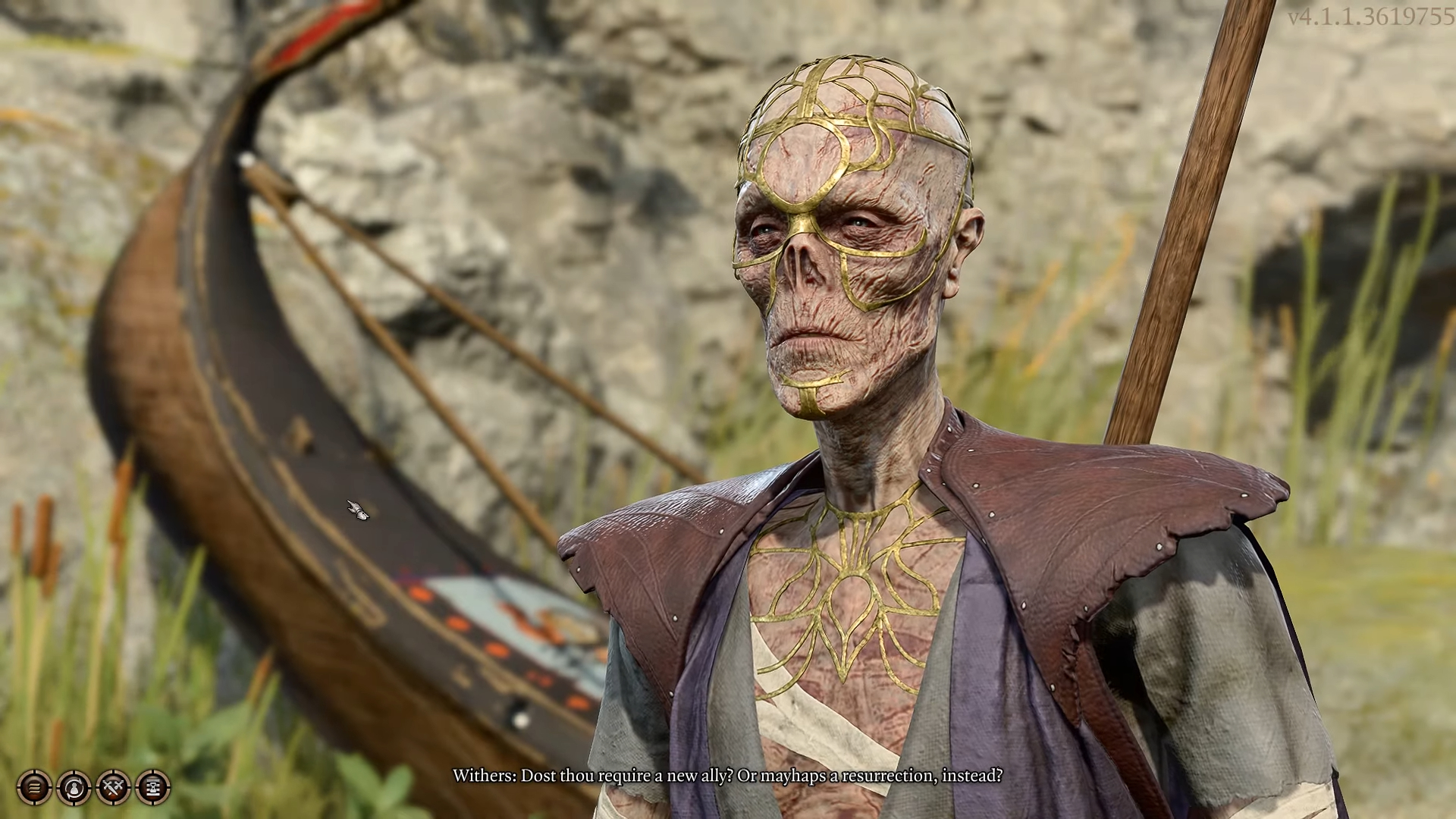
Task: Open the hourglass dialogue history icon
Action: (x=152, y=788)
